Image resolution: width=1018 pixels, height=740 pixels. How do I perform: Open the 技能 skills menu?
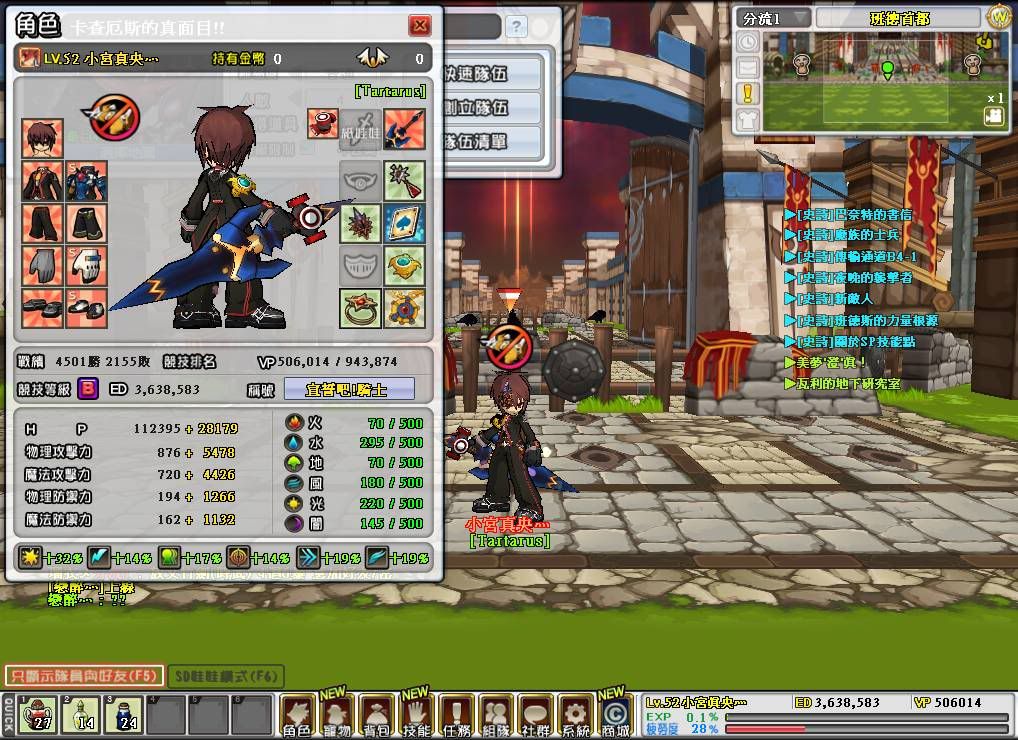(x=416, y=717)
